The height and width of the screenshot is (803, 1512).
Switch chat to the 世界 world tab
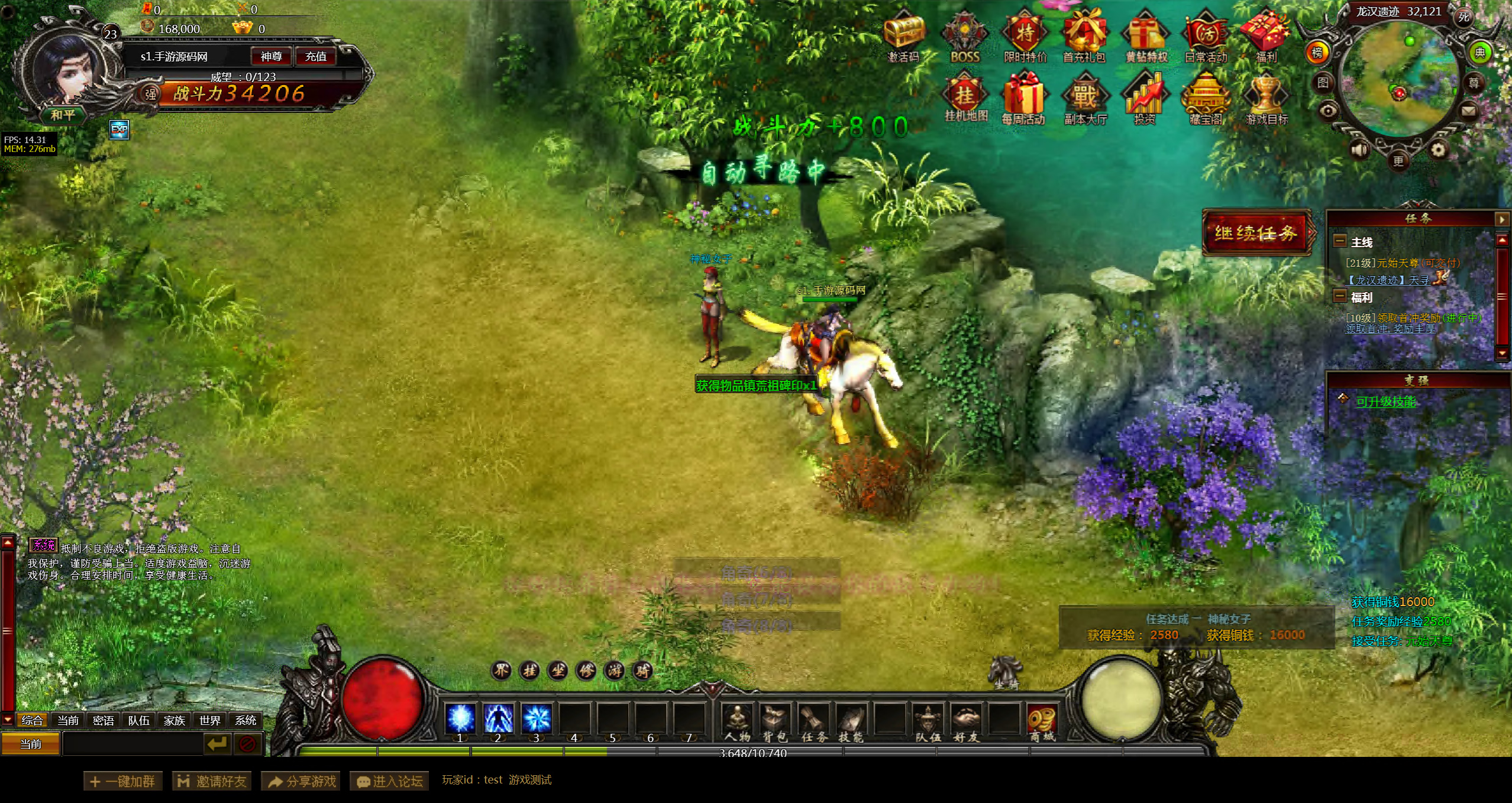pyautogui.click(x=210, y=720)
